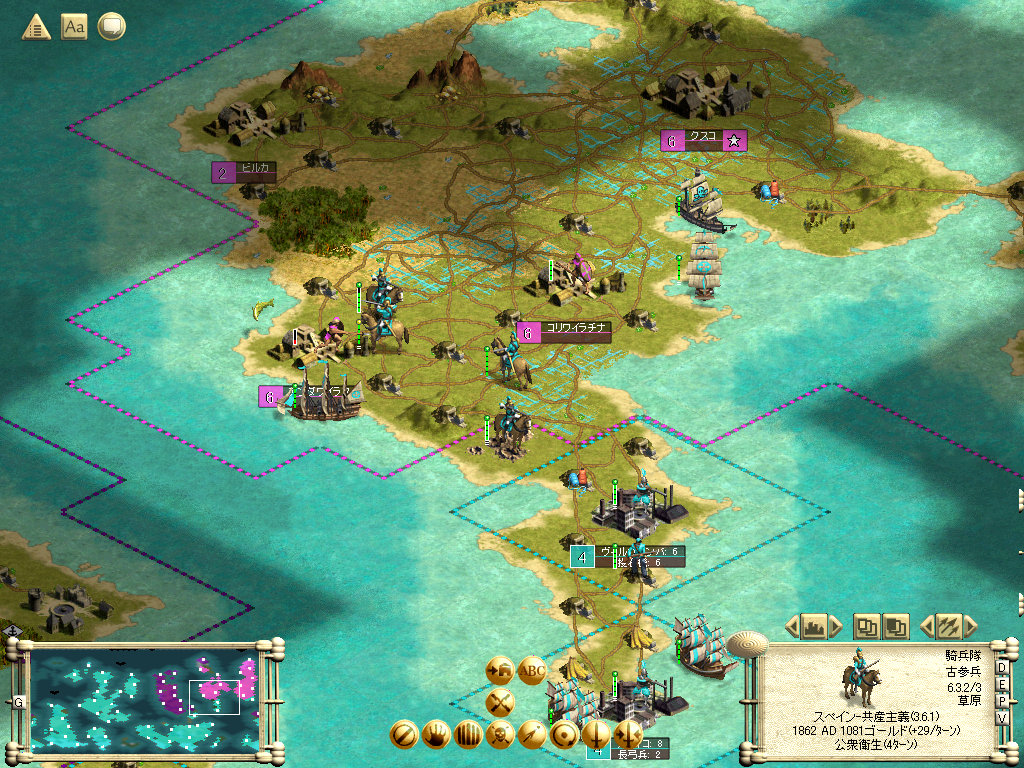Viewport: 1024px width, 768px height.
Task: Click the speech bubble advisor icon
Action: [112, 27]
